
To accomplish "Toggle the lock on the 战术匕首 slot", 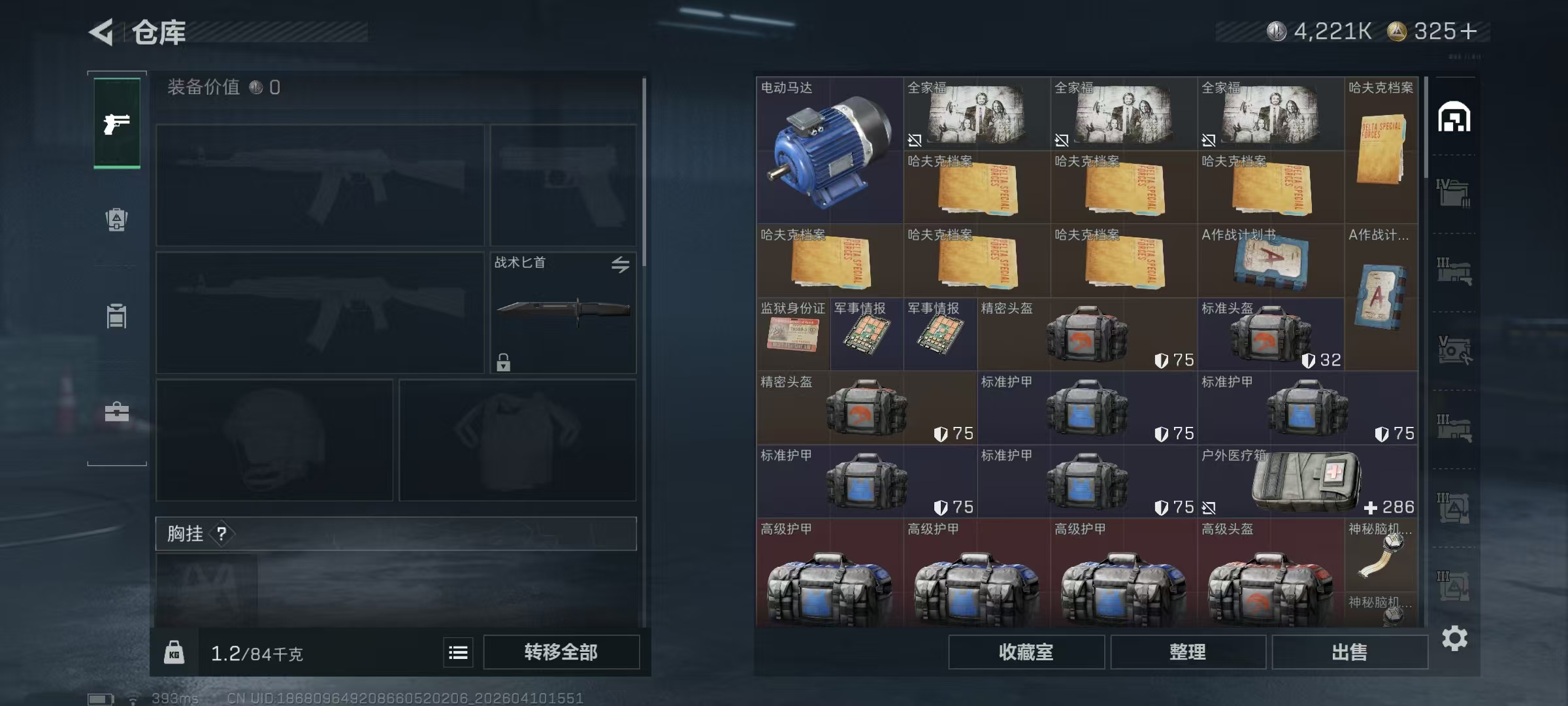I will coord(503,361).
